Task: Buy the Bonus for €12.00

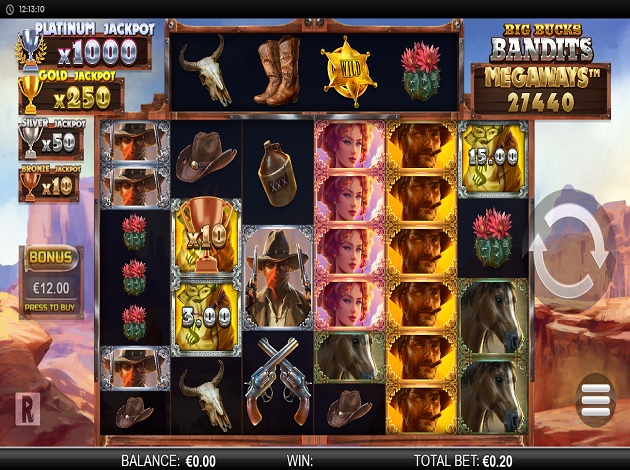Action: click(x=51, y=282)
